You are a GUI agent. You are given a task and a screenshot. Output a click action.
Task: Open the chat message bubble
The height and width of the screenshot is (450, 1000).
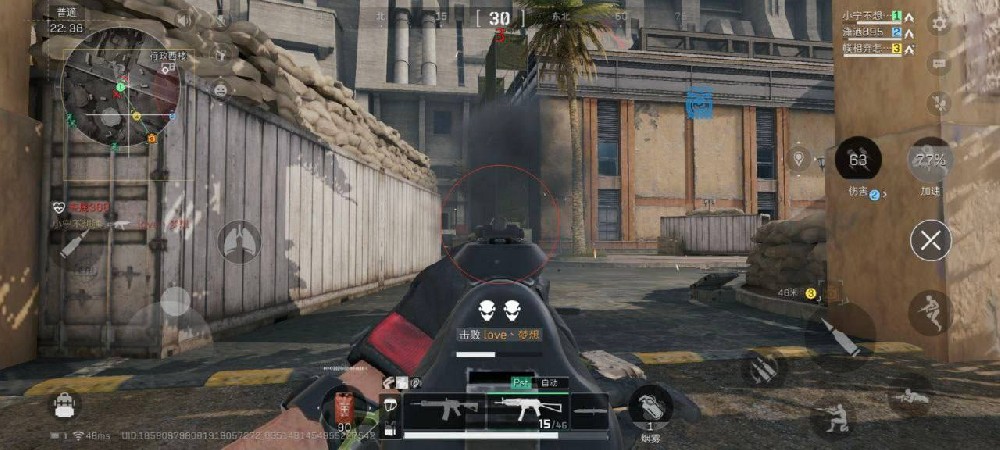tap(939, 63)
